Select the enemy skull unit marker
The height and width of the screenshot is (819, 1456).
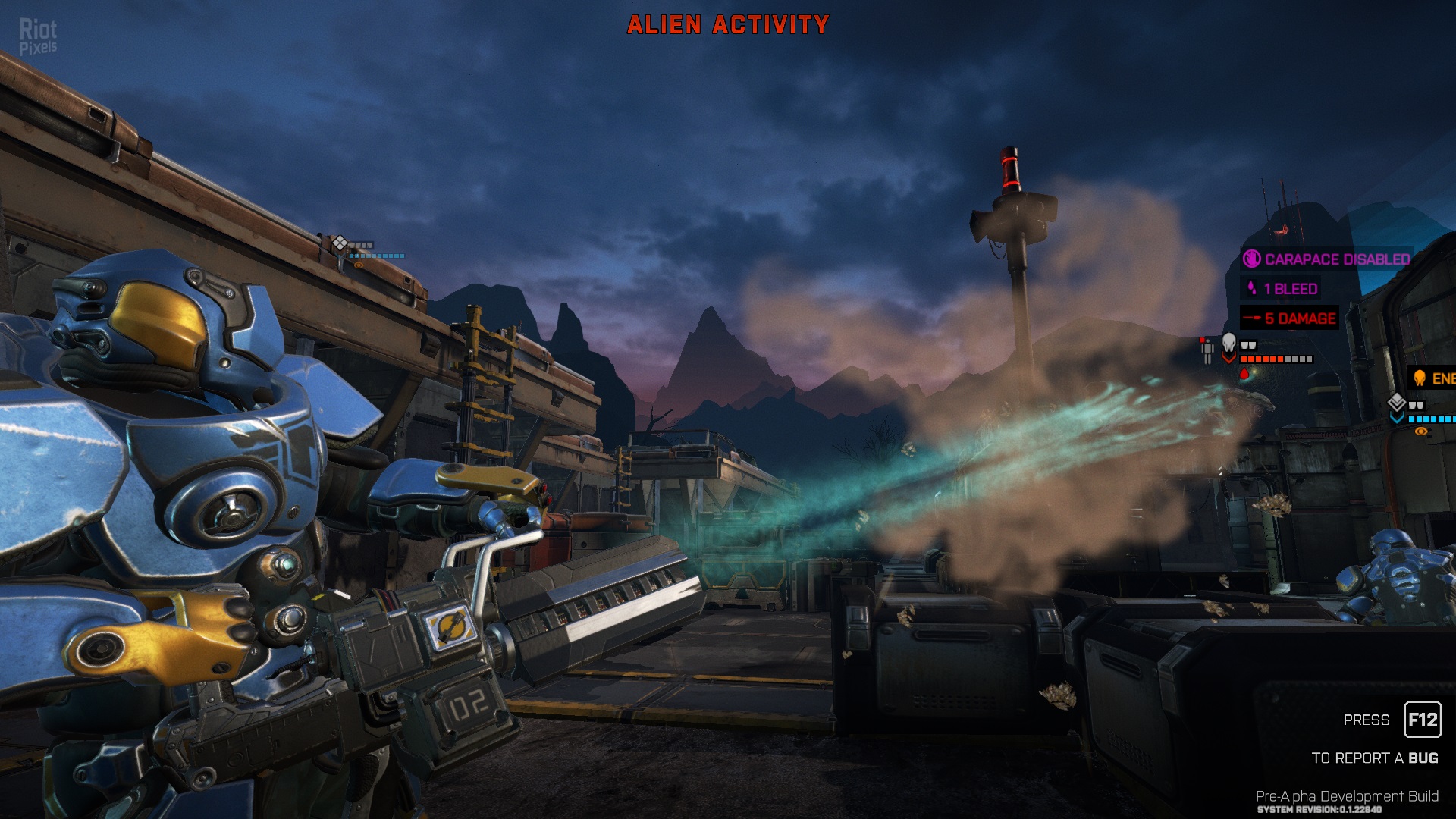pos(1228,344)
